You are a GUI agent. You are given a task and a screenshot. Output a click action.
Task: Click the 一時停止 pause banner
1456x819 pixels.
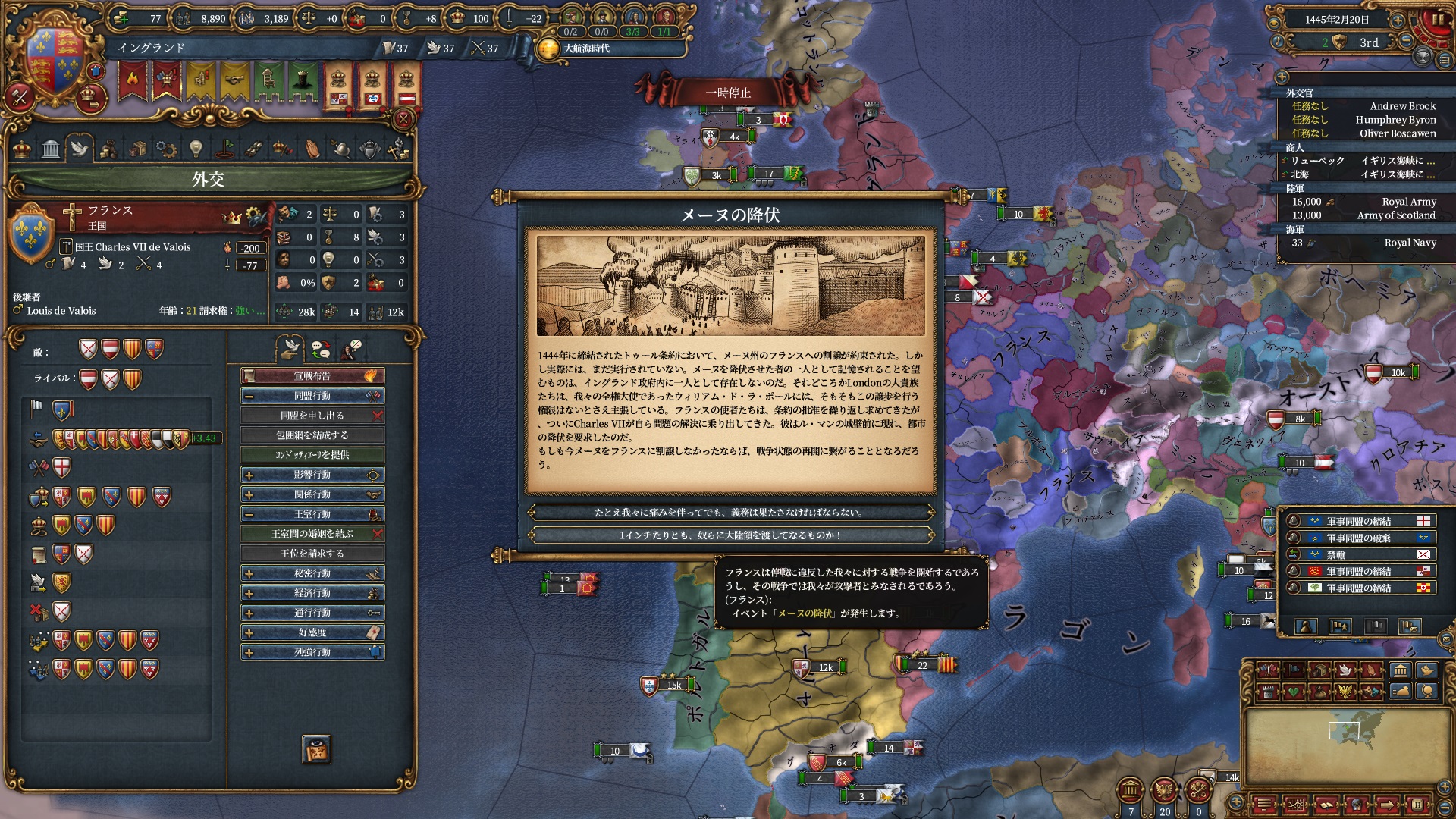[728, 93]
